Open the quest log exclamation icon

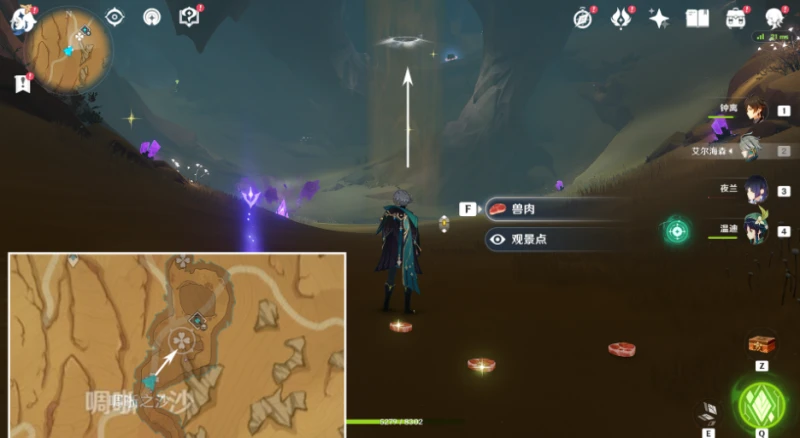point(23,84)
